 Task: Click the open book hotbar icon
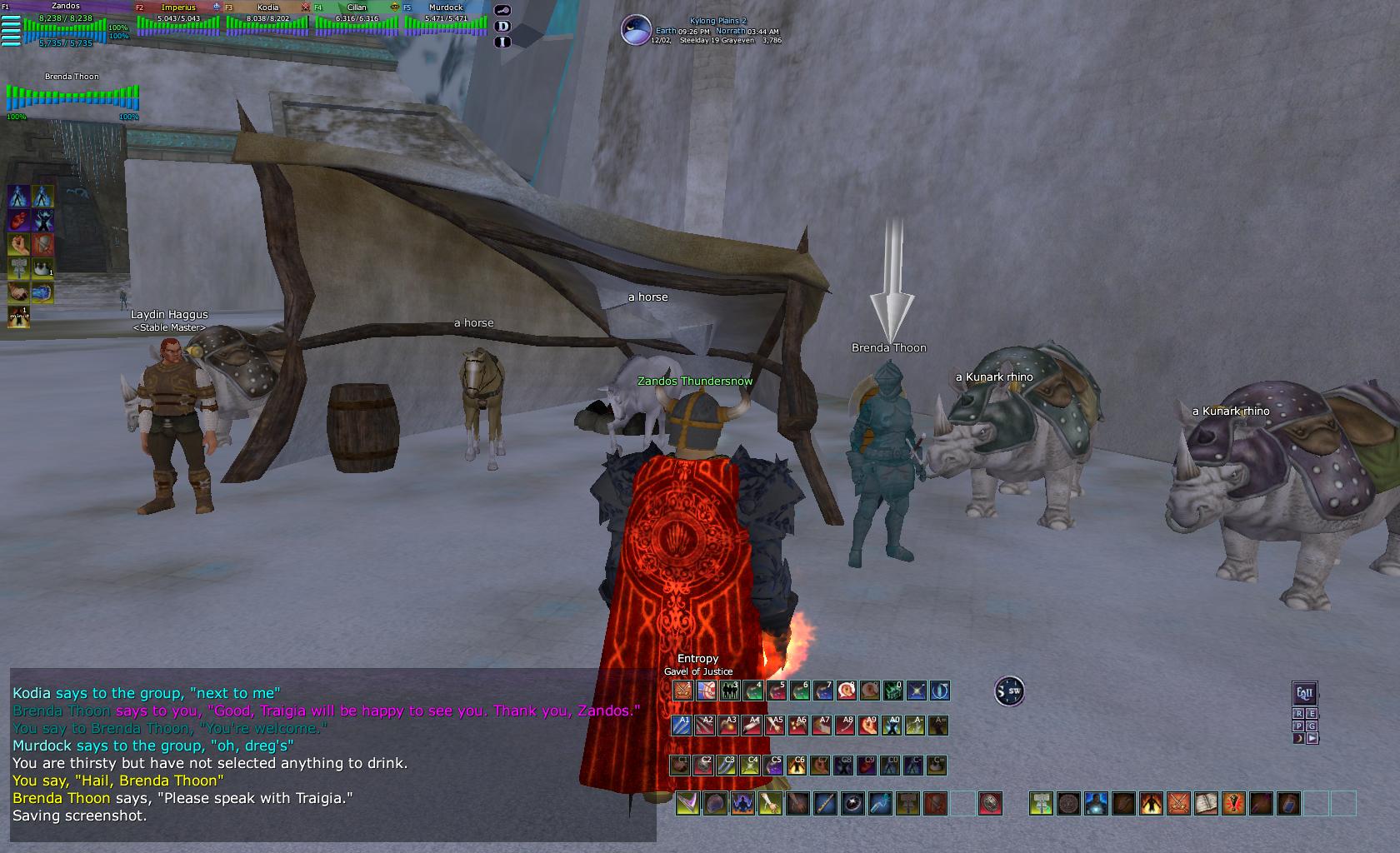pyautogui.click(x=1206, y=803)
